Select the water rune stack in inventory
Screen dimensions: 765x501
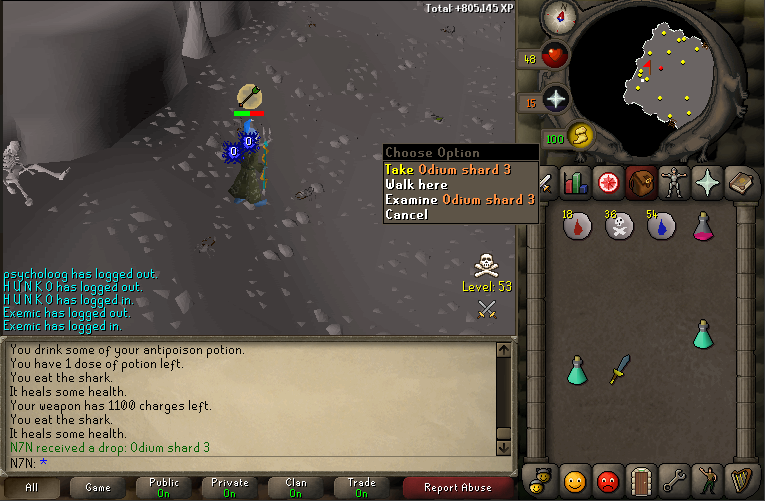(x=660, y=227)
